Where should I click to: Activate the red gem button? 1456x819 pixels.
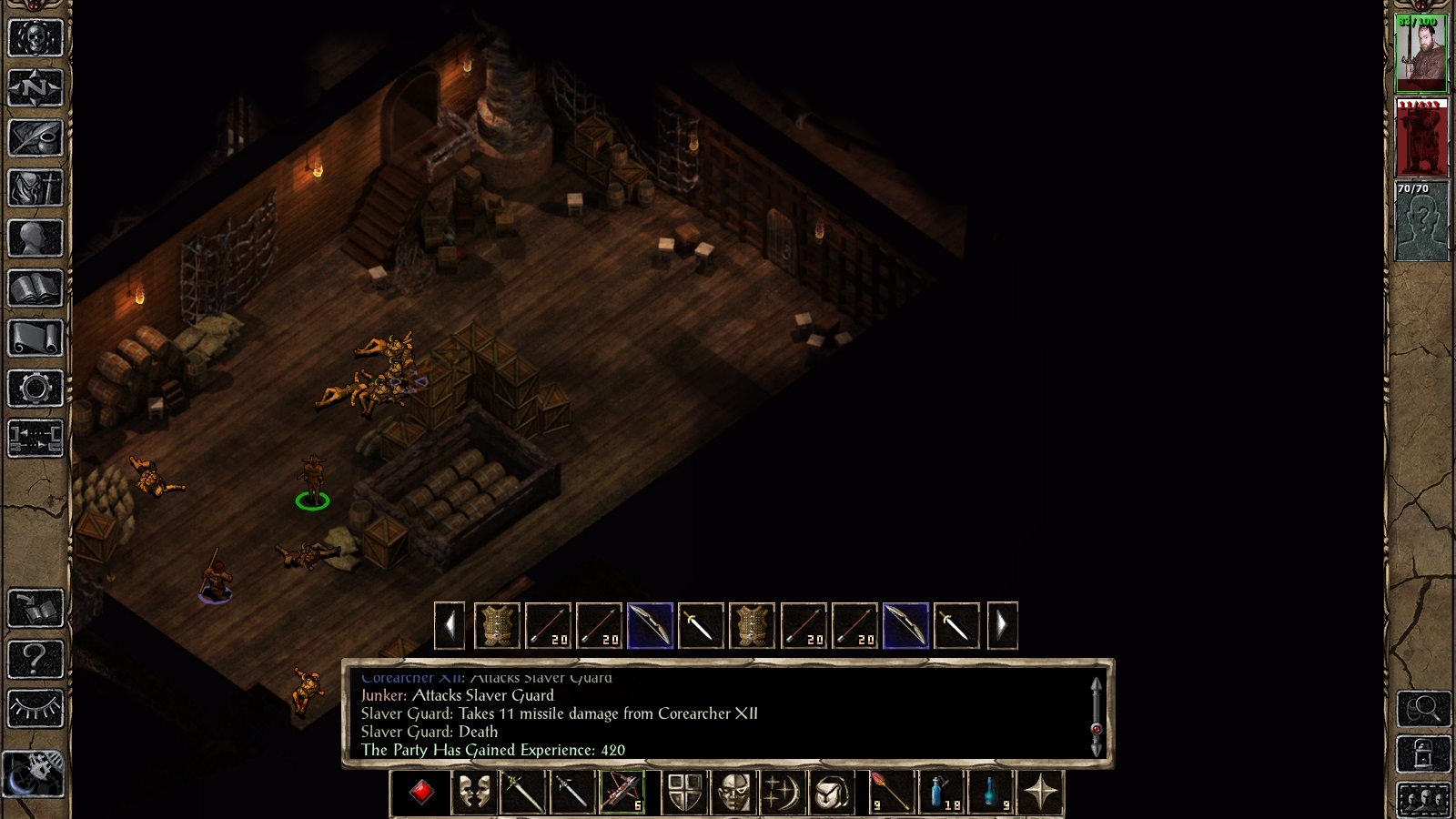click(x=420, y=793)
